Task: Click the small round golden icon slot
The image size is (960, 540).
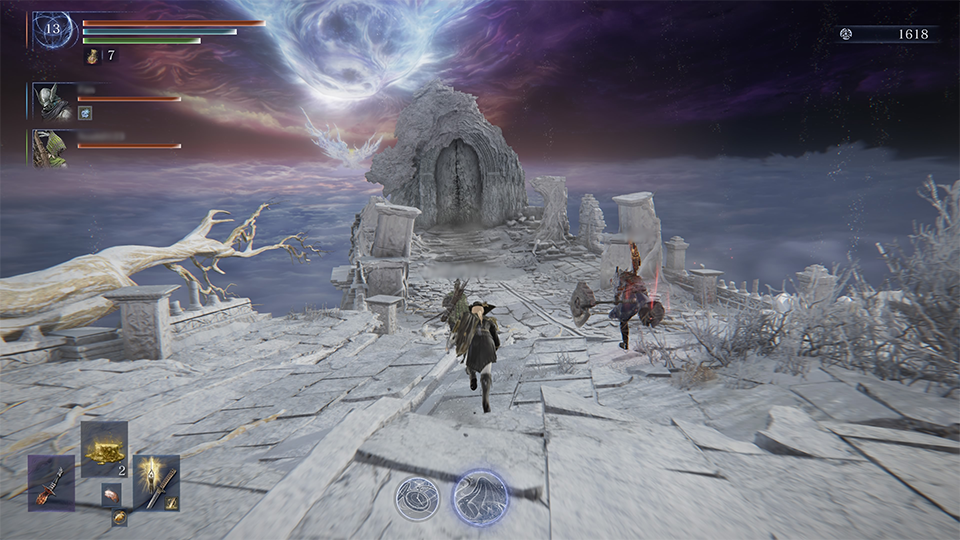Action: point(119,516)
